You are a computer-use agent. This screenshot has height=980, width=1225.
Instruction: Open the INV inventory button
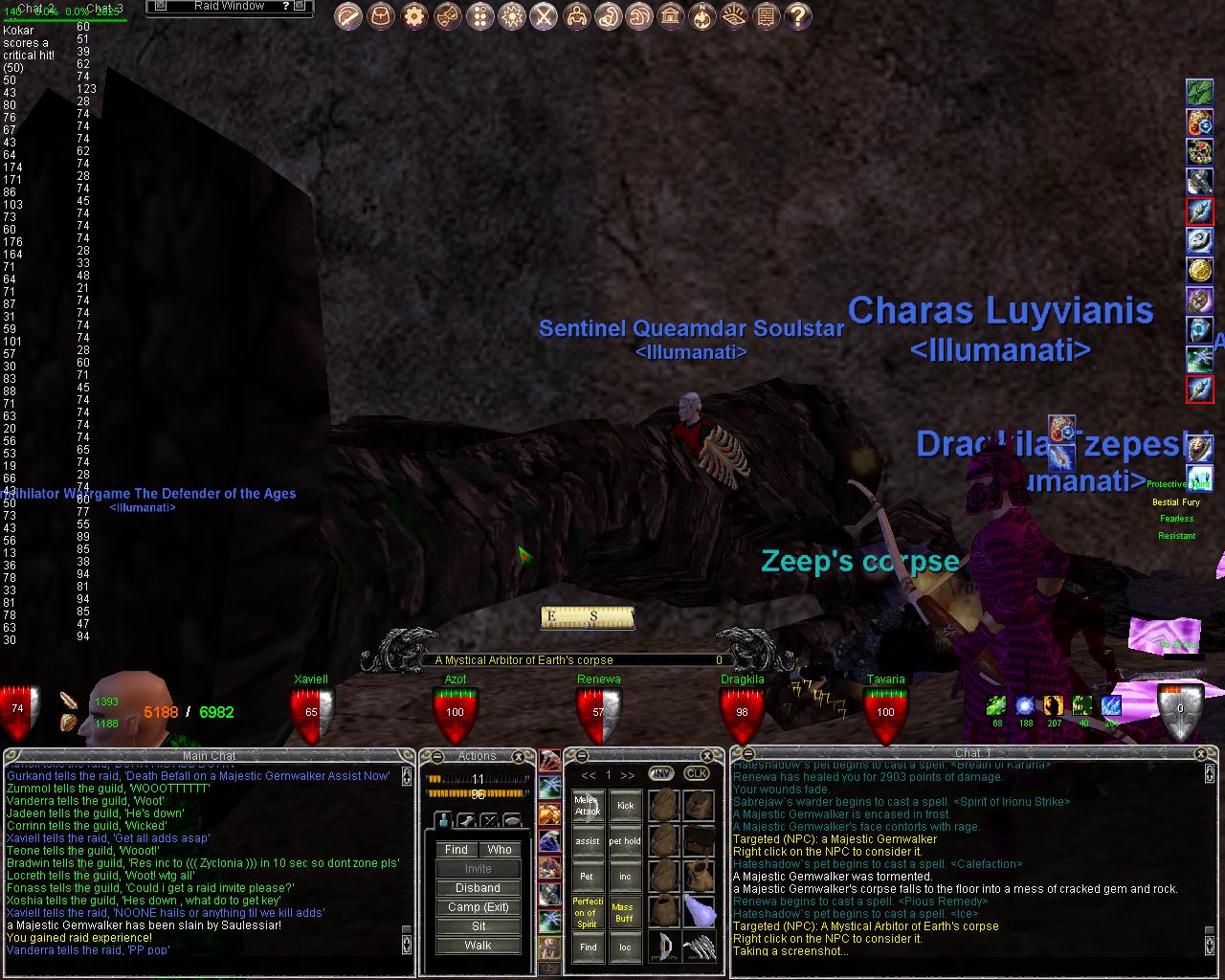coord(660,774)
